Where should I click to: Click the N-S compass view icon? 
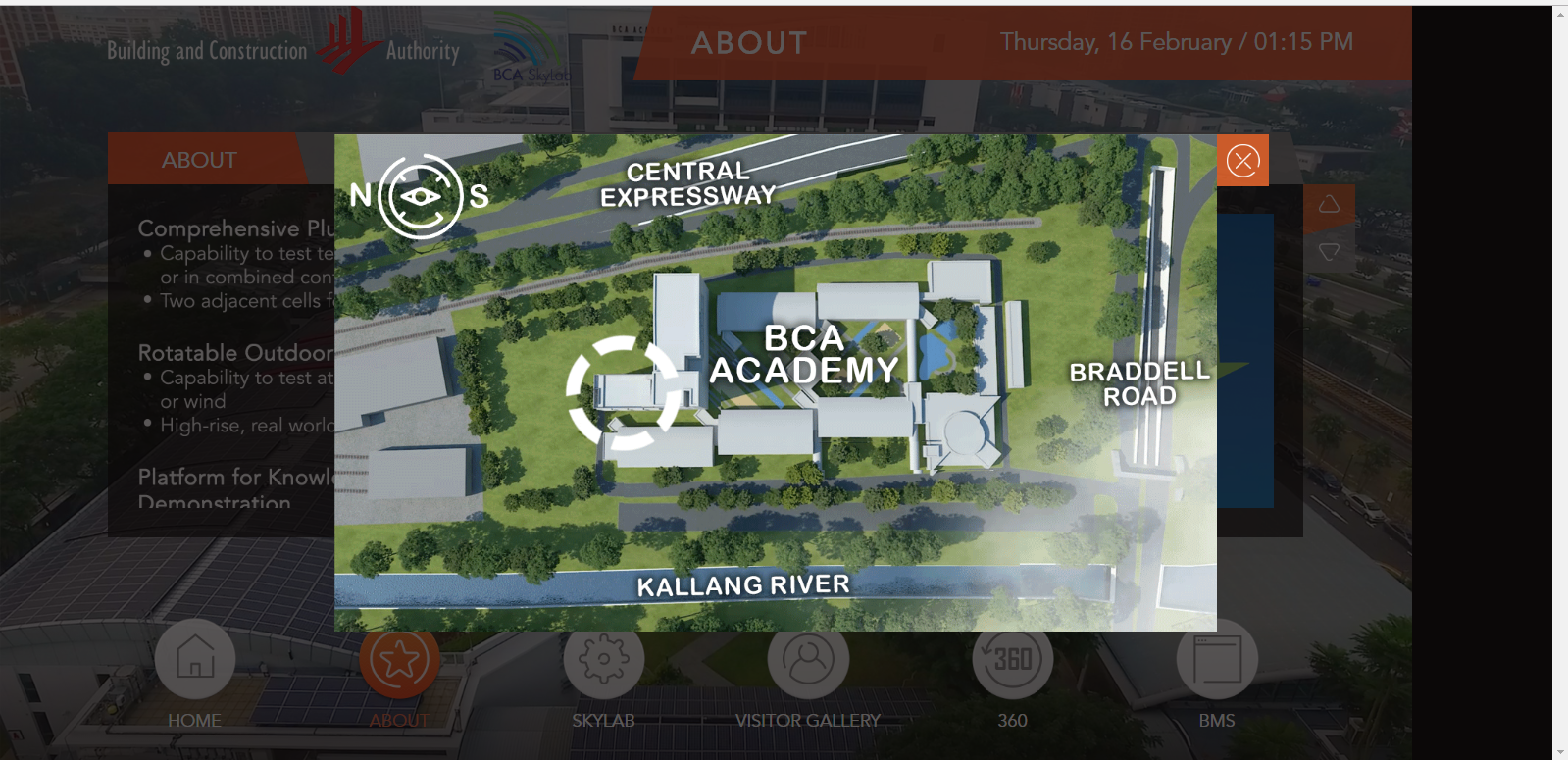[x=421, y=196]
